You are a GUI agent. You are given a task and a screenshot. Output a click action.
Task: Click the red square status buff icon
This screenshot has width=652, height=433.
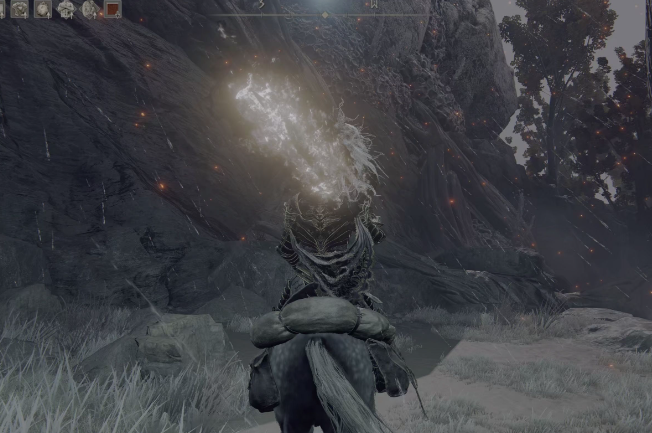coord(112,9)
